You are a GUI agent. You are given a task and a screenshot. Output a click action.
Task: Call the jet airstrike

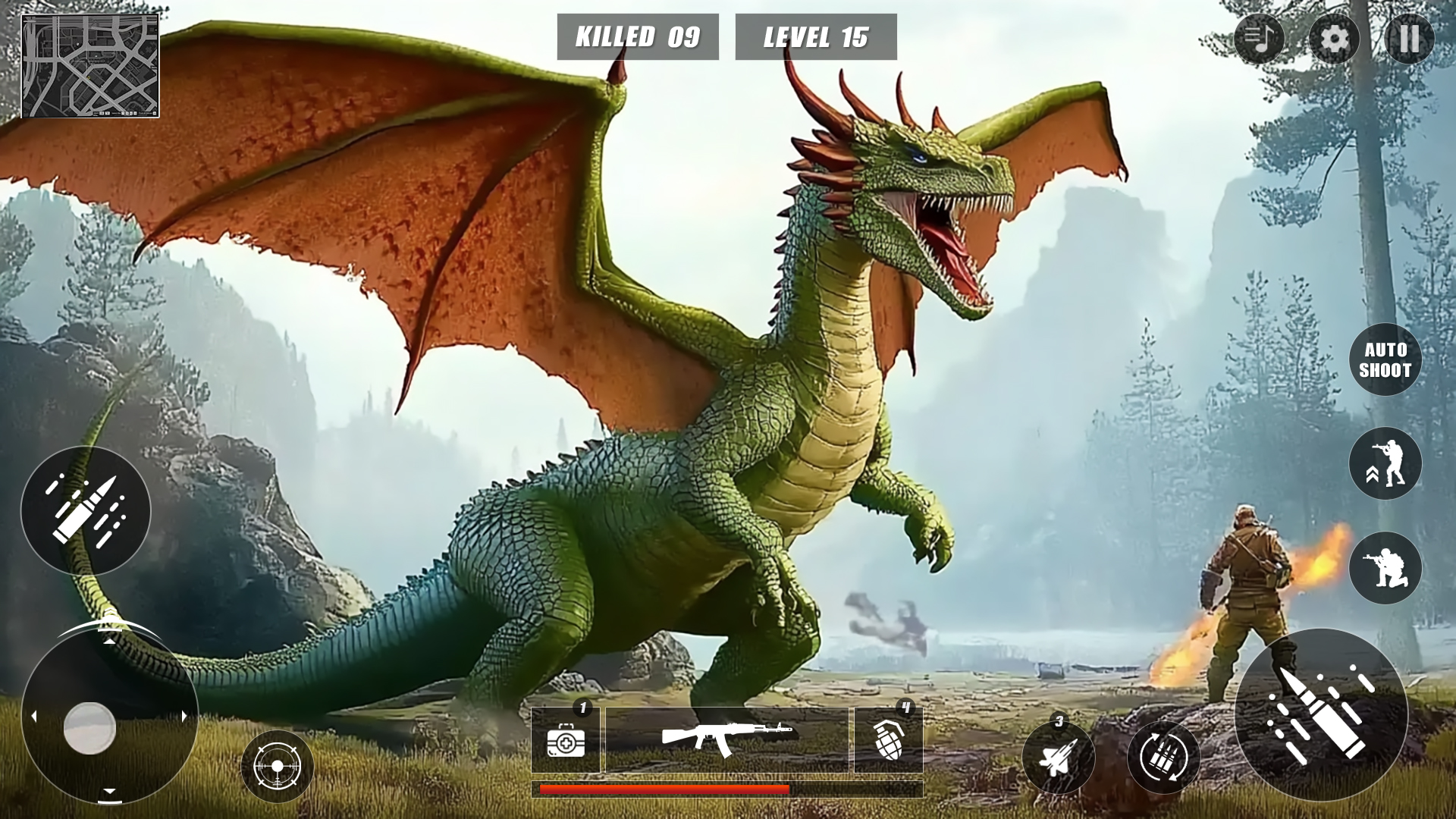pos(1059,758)
